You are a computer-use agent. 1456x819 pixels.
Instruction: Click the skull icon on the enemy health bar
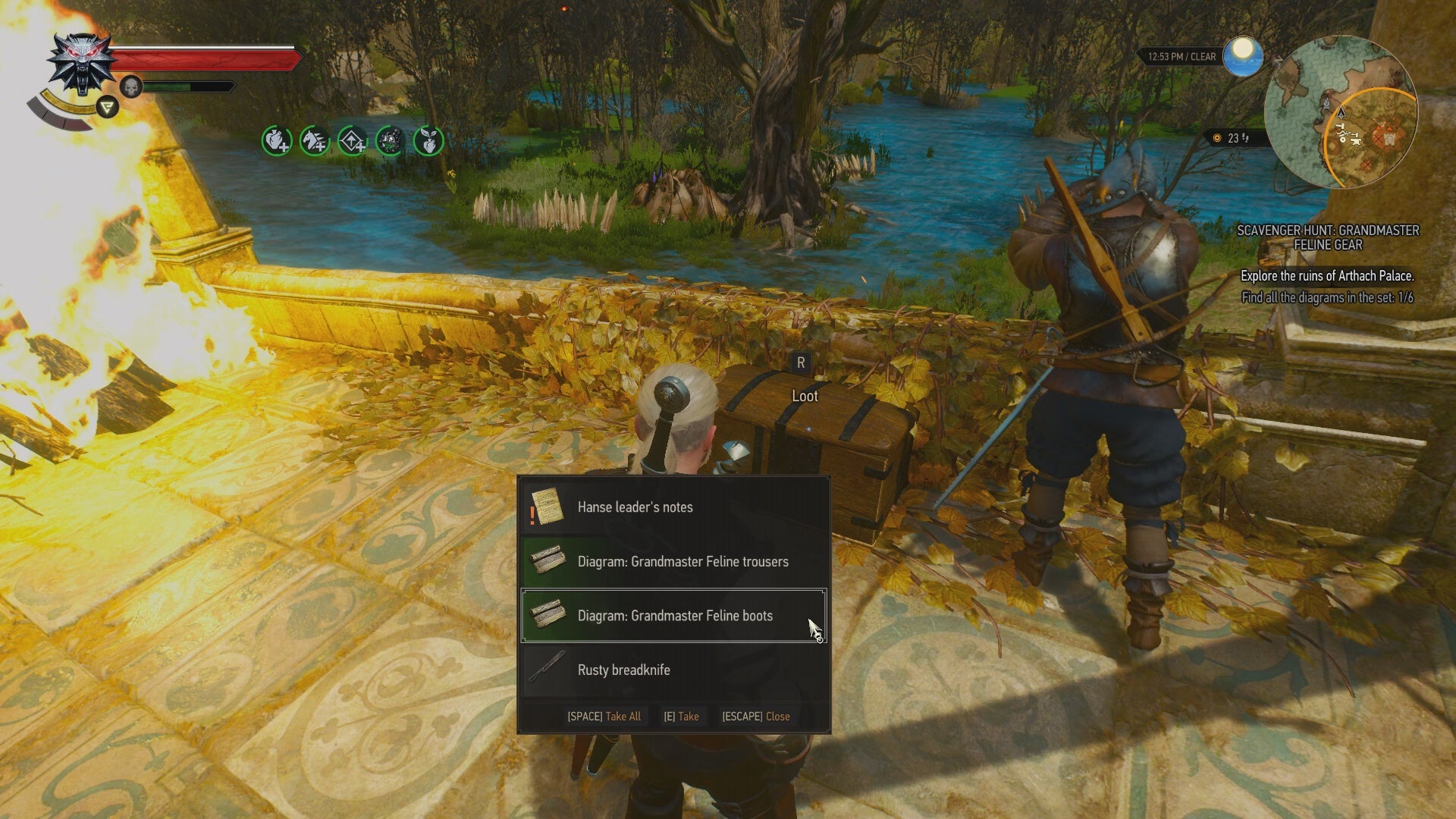(130, 86)
